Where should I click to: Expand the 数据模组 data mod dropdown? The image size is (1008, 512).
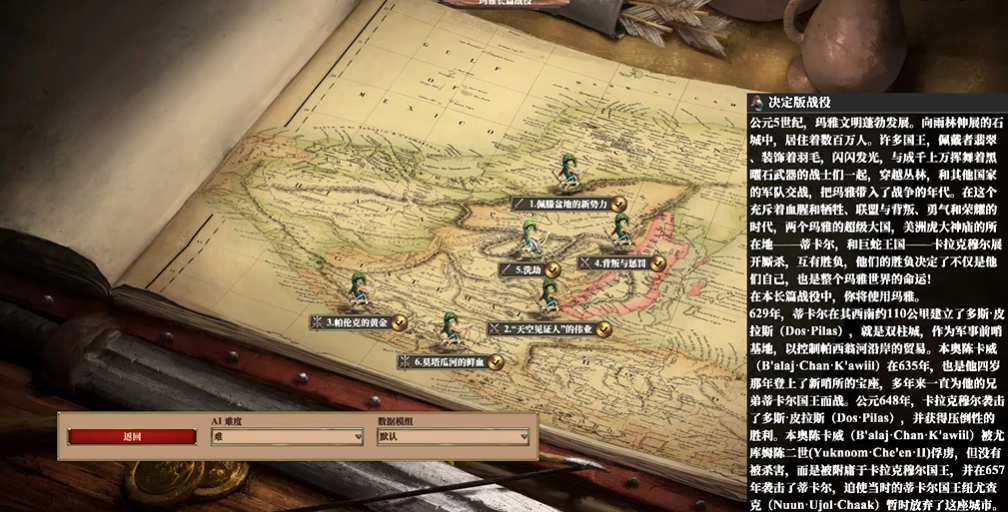click(452, 437)
